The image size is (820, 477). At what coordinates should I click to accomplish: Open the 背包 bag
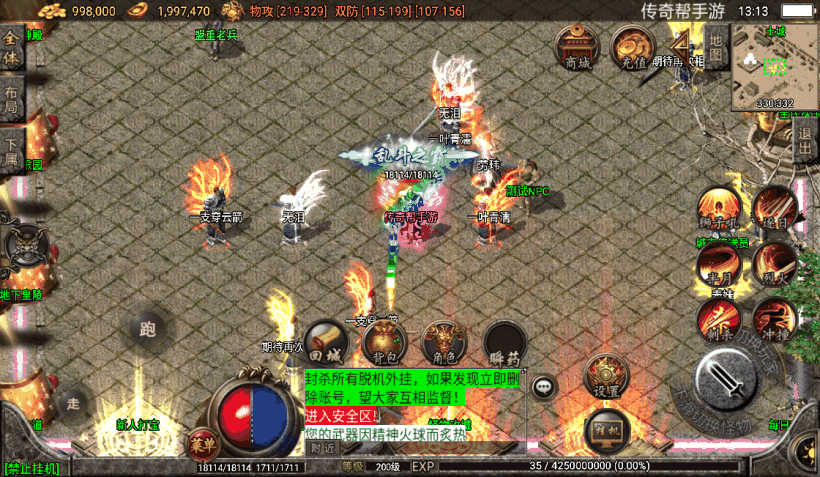click(x=385, y=343)
